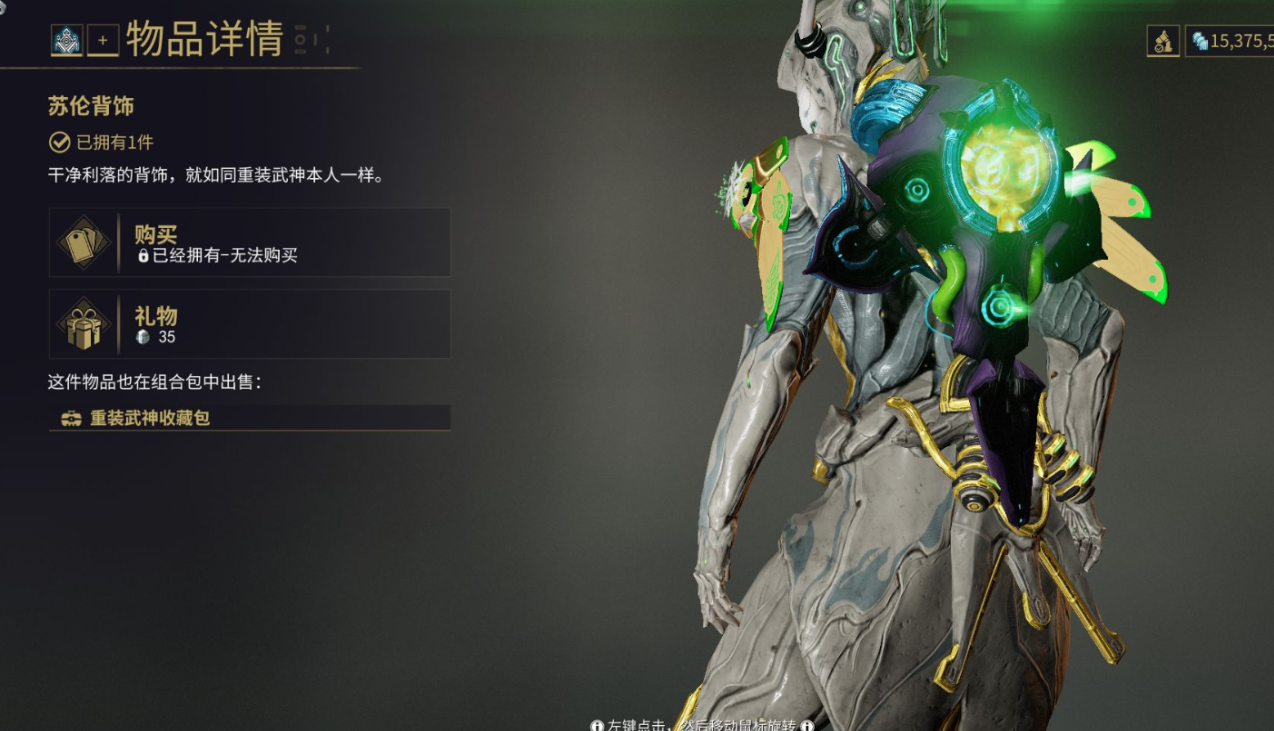Gift this item for 35 platinum
This screenshot has width=1274, height=731.
coord(249,324)
